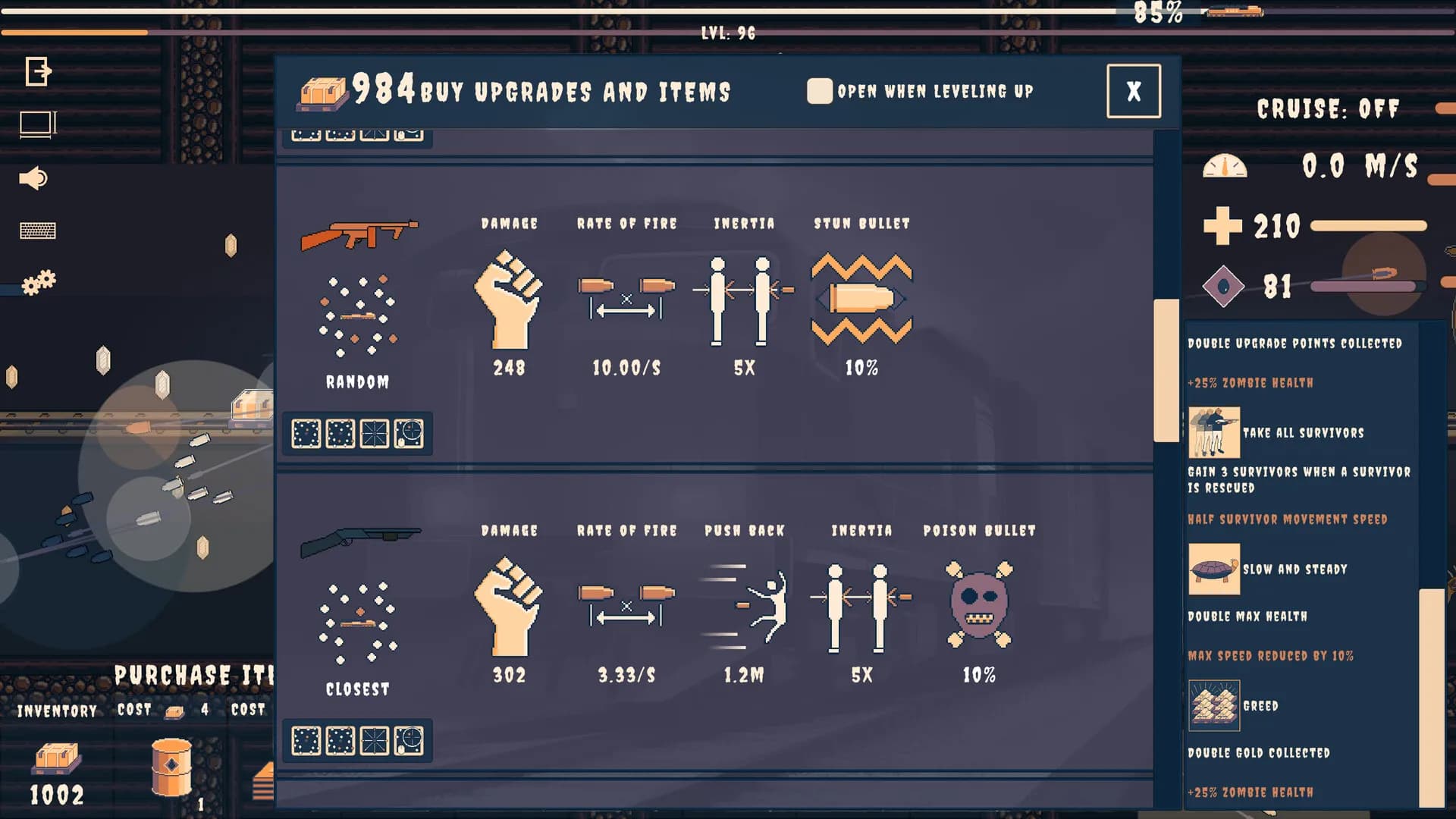The height and width of the screenshot is (819, 1456).
Task: Click the barrel item under Purchase Items
Action: 171,769
